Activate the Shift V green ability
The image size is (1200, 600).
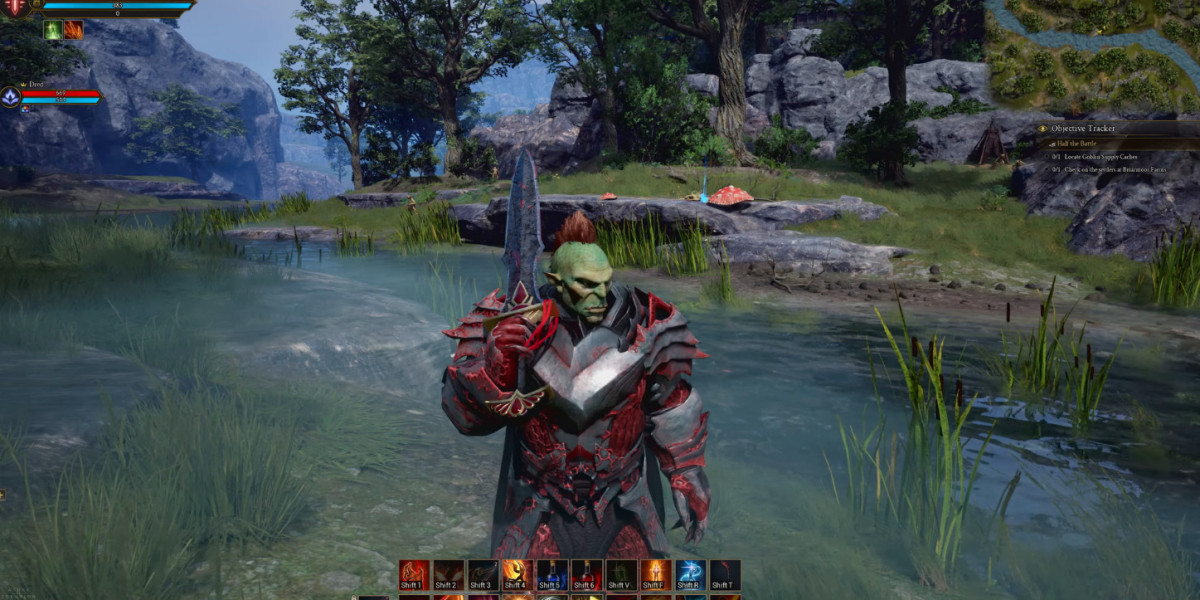[x=621, y=574]
